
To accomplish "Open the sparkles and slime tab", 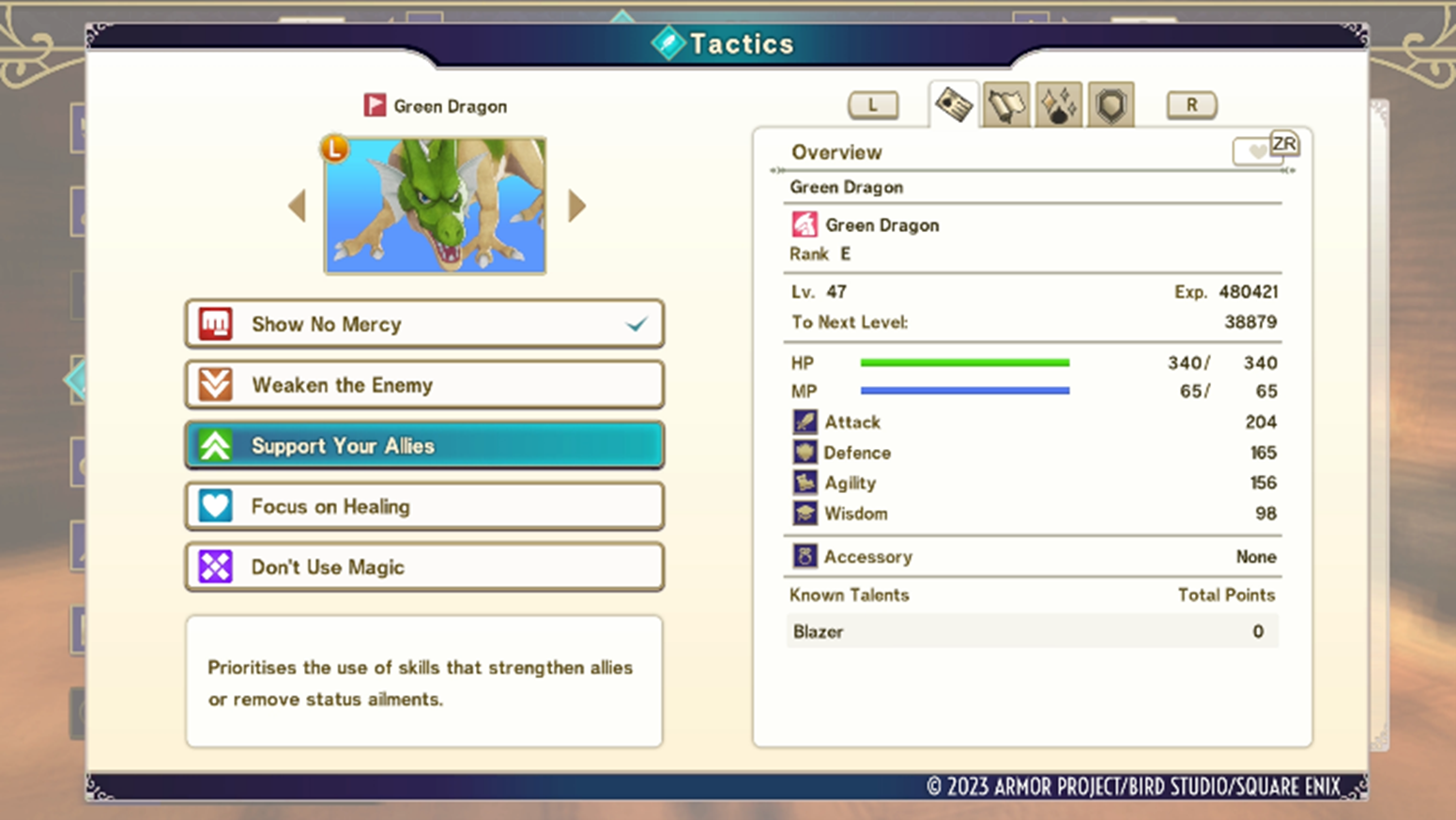I will pyautogui.click(x=1058, y=105).
